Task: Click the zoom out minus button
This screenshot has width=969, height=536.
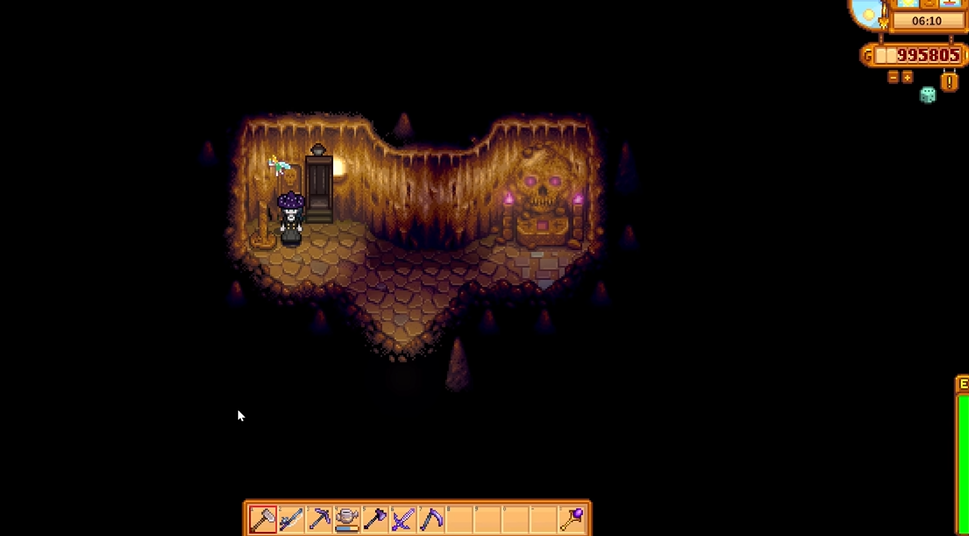Action: pos(893,77)
